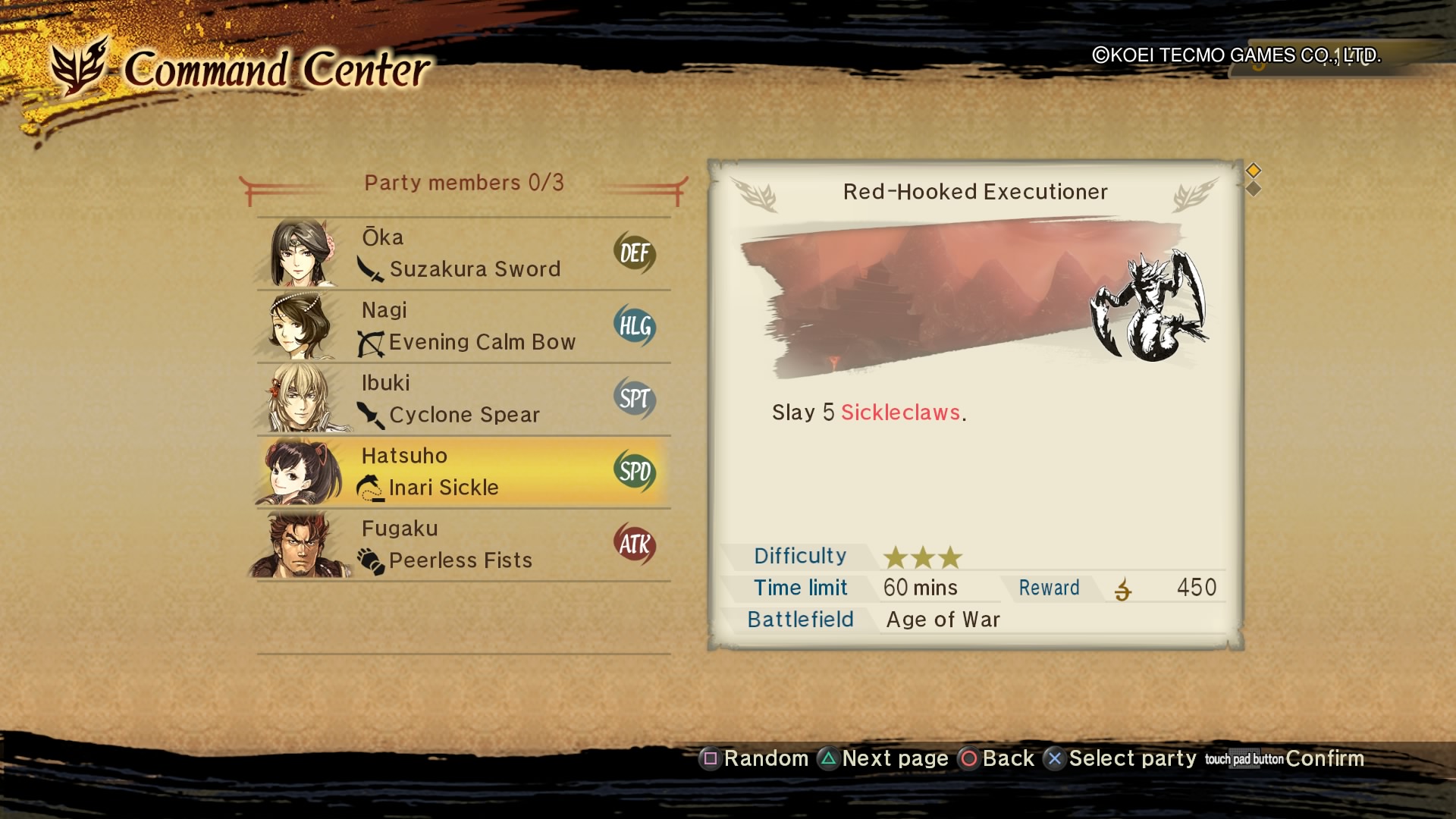
Task: Click the SPD role icon beside Hatsuho
Action: (635, 470)
